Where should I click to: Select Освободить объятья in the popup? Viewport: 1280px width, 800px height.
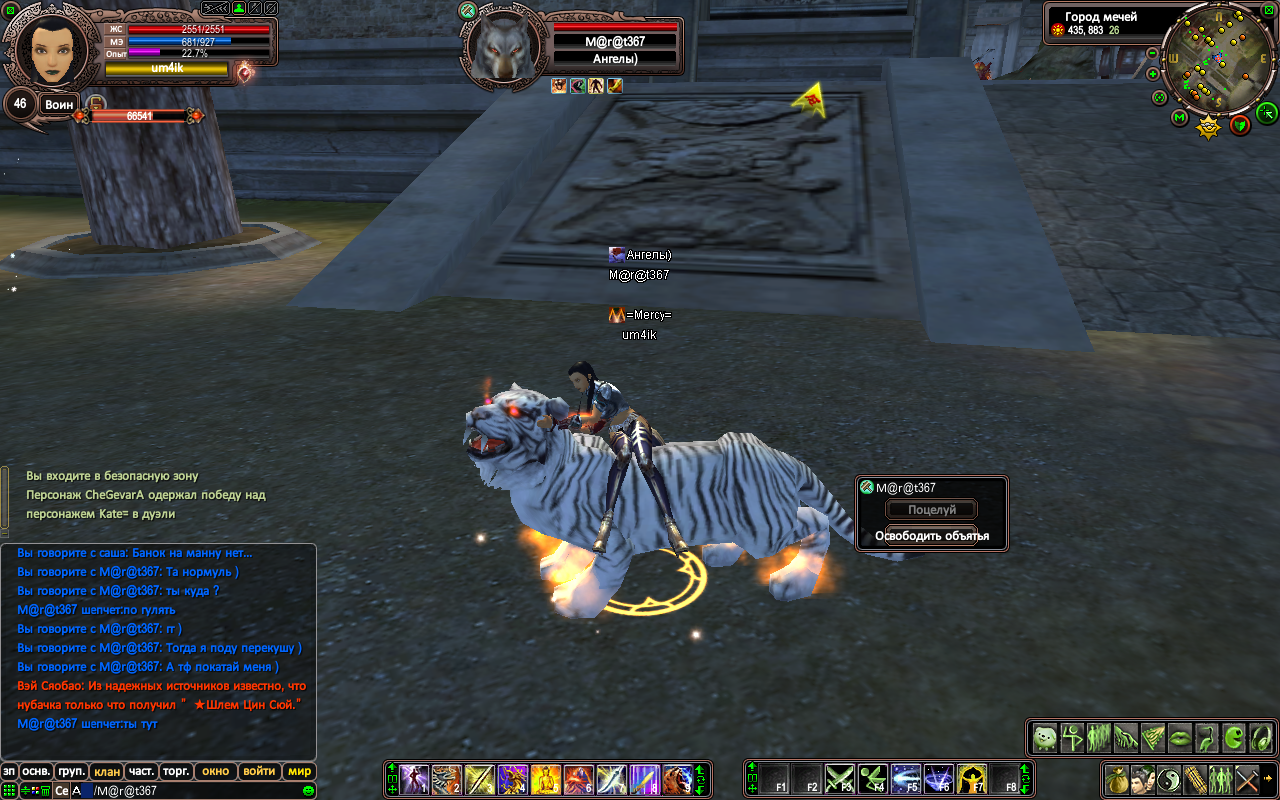click(931, 536)
